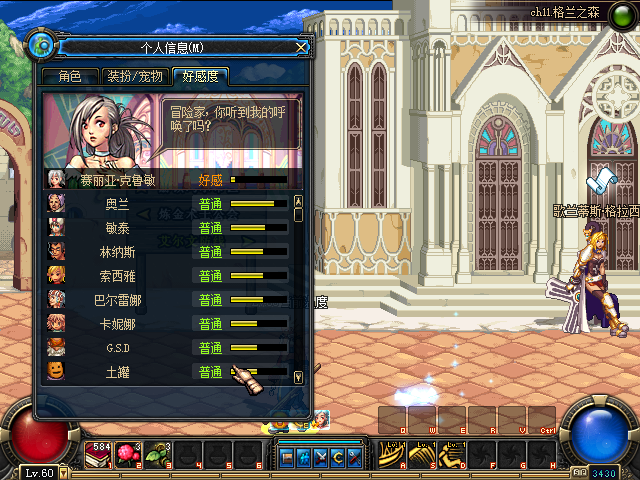Viewport: 640px width, 480px height.
Task: Select the 好感度 tab
Action: tap(200, 76)
